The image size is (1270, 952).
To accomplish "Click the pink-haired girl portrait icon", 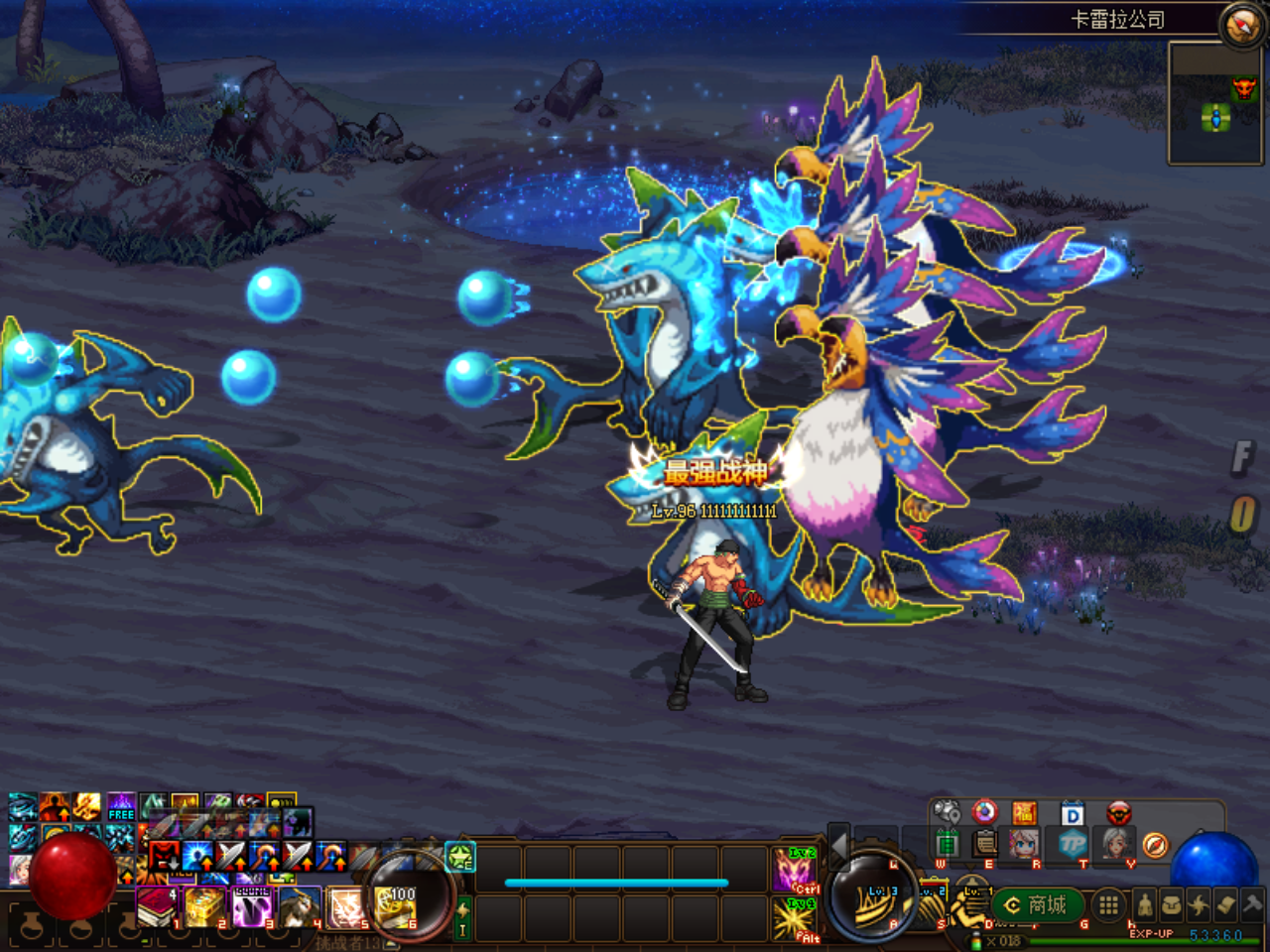I will [x=1024, y=844].
